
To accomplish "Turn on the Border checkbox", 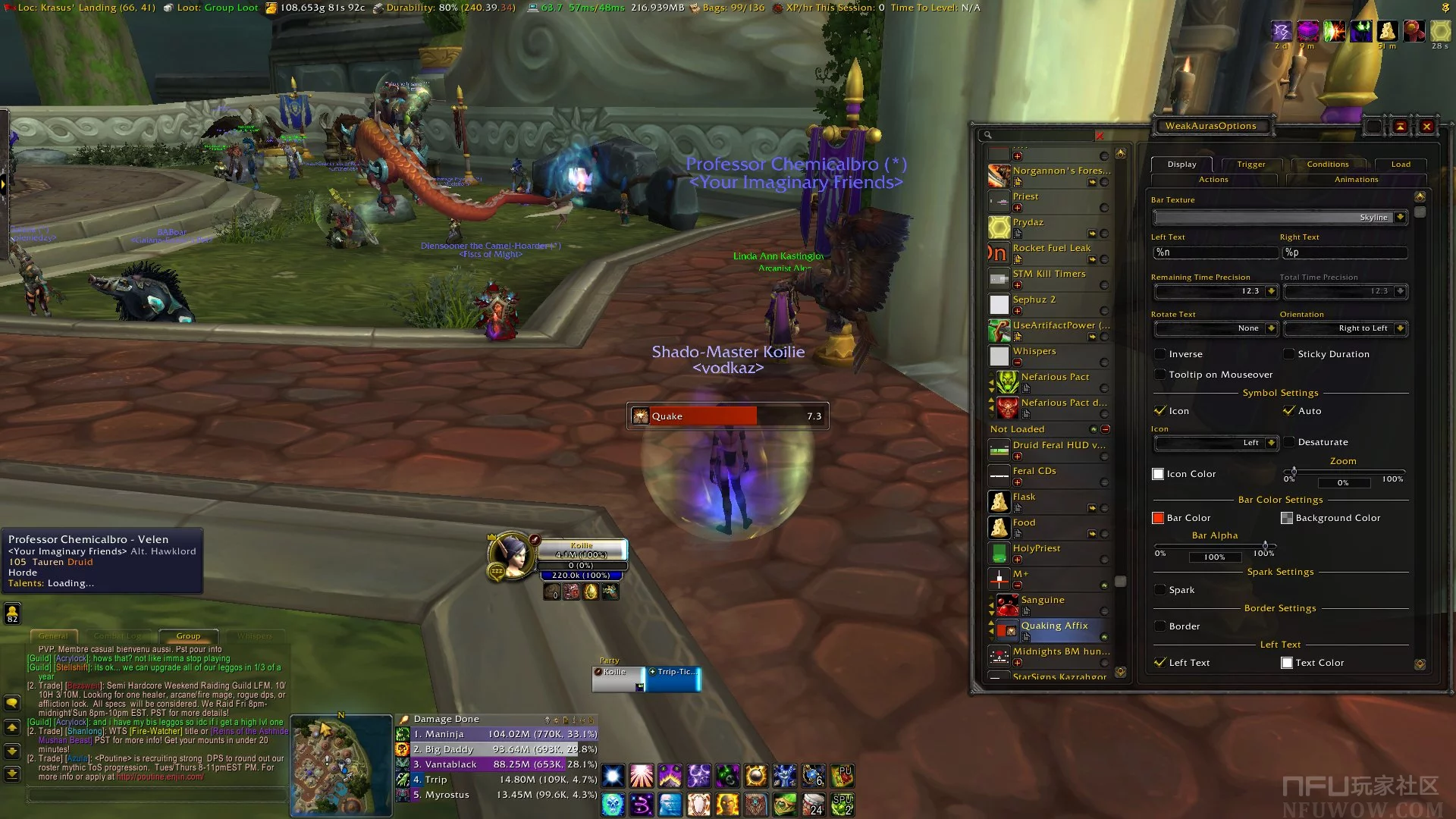I will pyautogui.click(x=1160, y=626).
